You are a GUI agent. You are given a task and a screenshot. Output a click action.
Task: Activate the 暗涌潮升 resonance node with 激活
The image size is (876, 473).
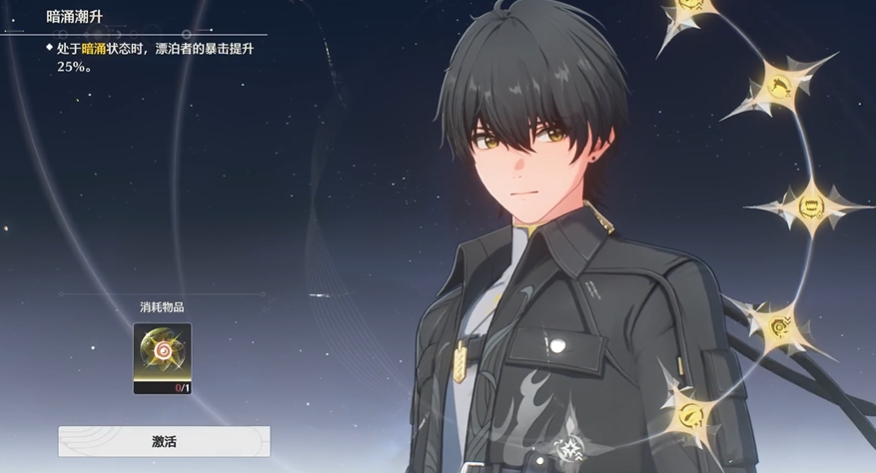pos(163,441)
